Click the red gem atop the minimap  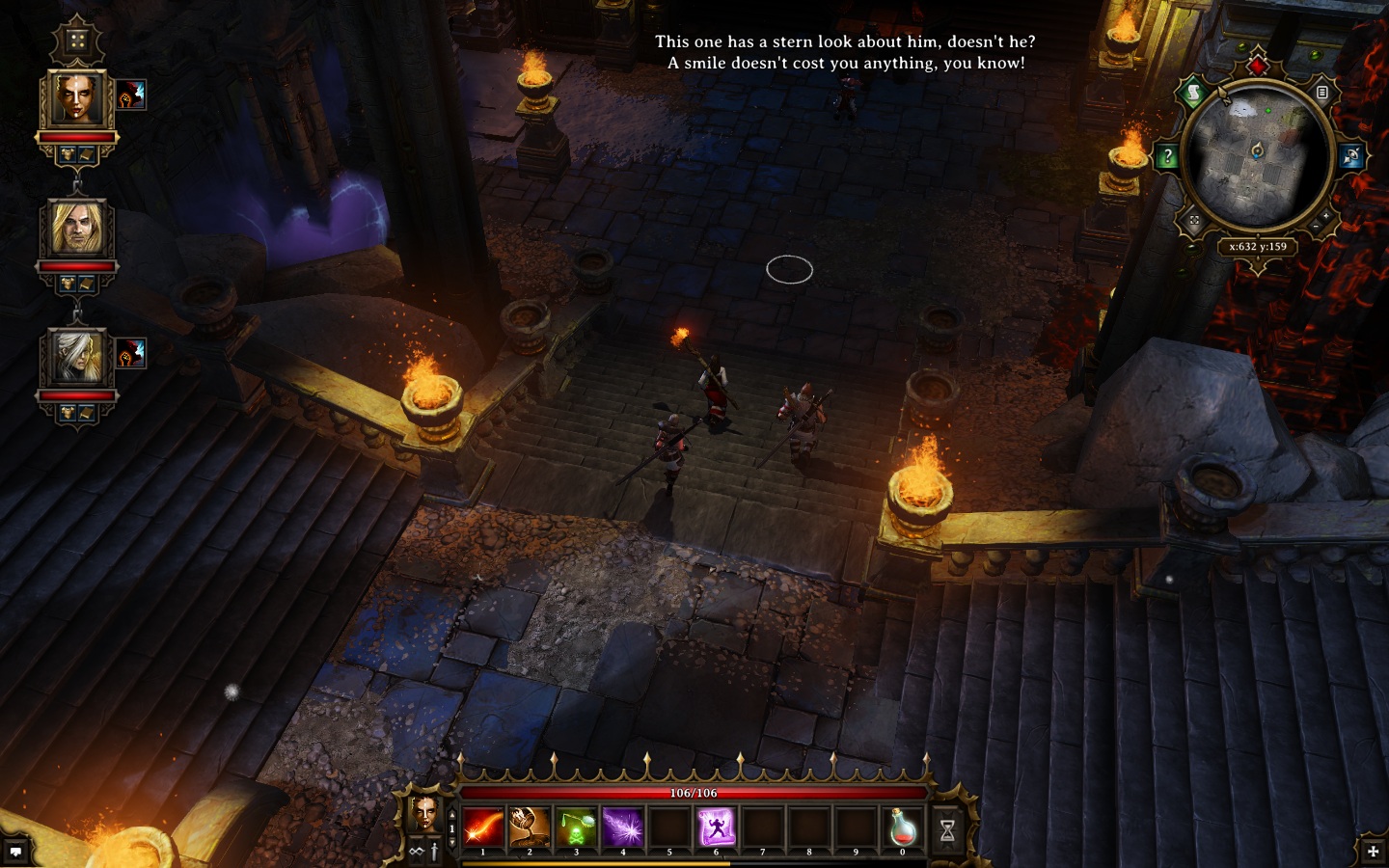click(1258, 66)
